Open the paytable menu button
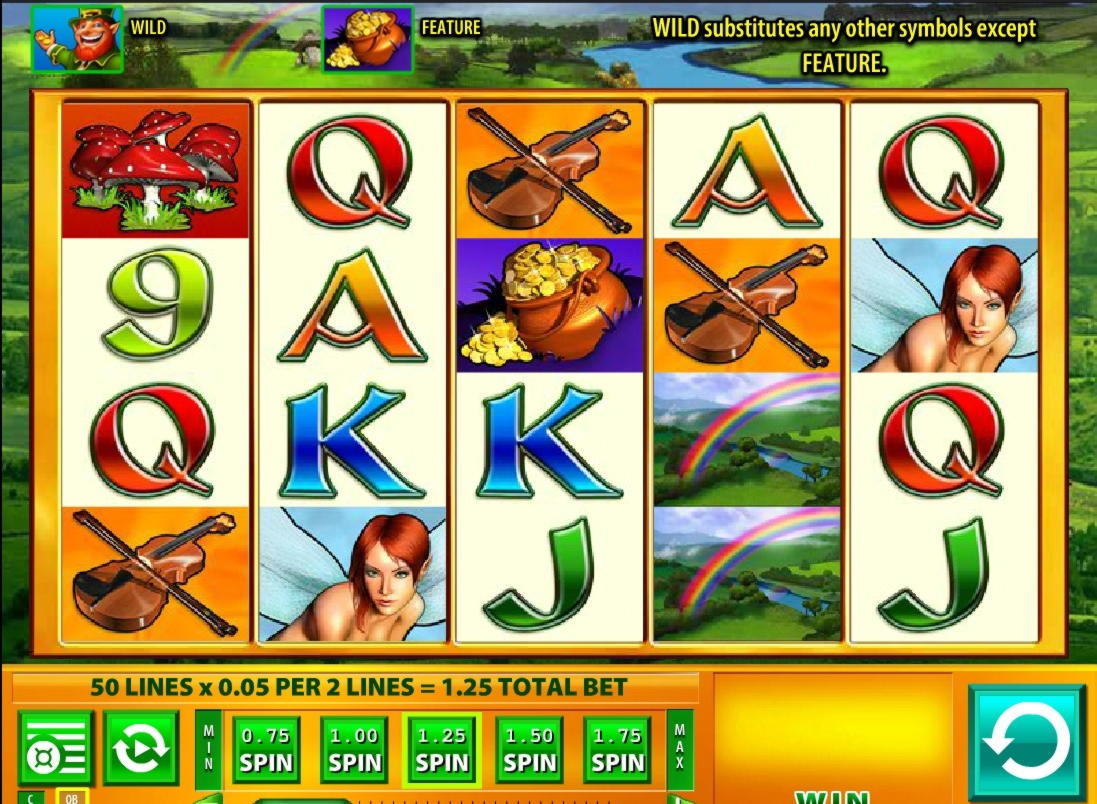1097x804 pixels. [x=55, y=748]
